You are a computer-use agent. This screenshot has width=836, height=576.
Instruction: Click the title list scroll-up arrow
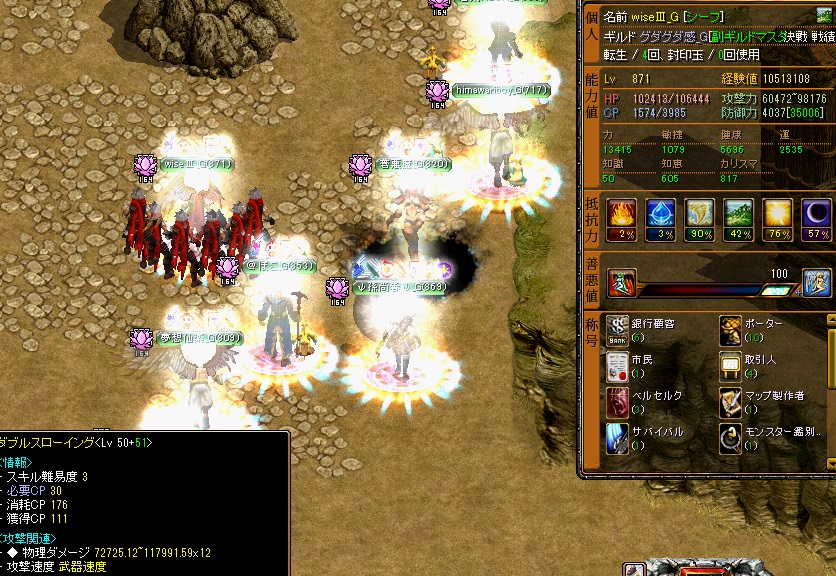click(x=831, y=321)
